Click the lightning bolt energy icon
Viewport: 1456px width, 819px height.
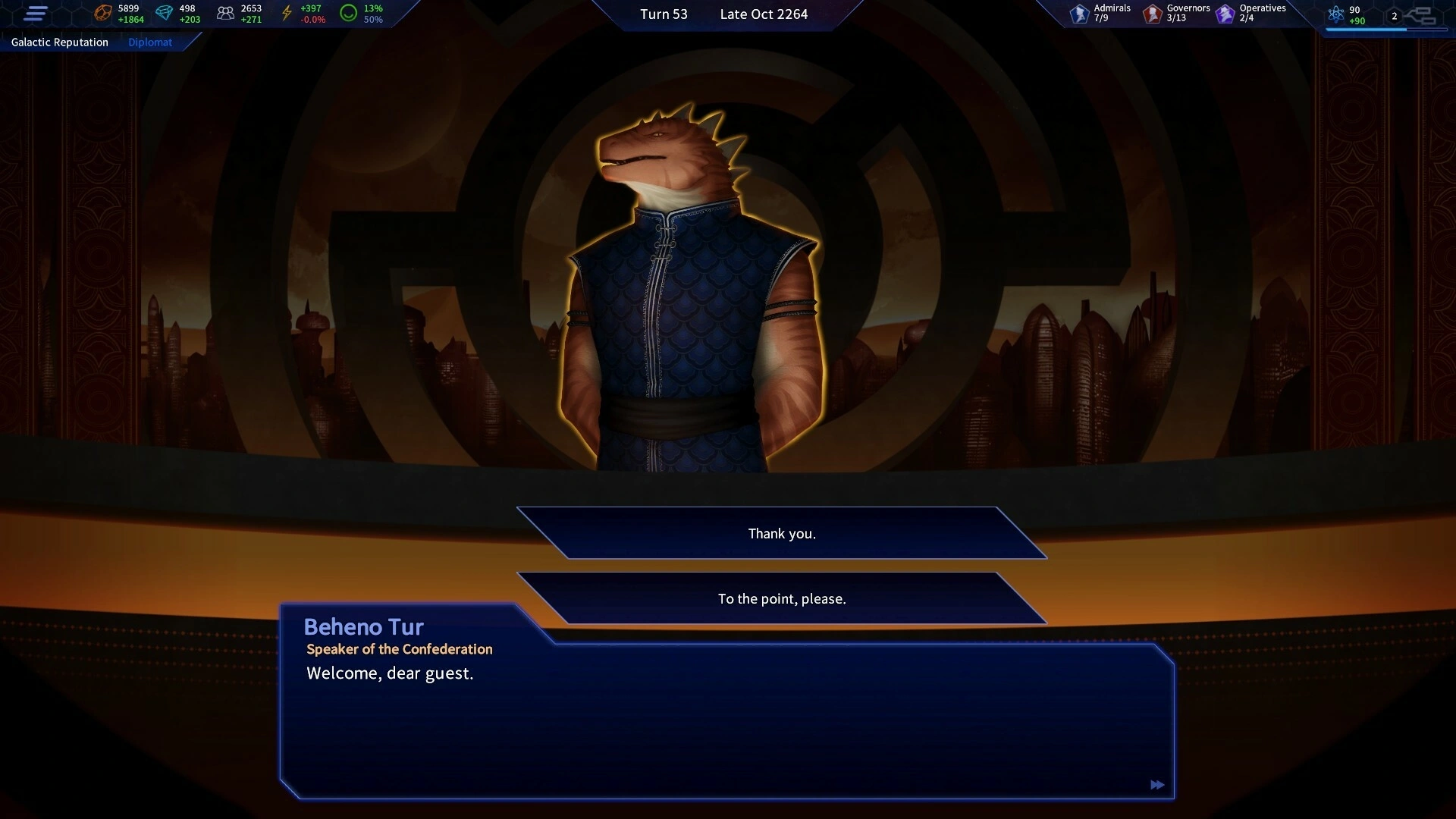click(287, 13)
